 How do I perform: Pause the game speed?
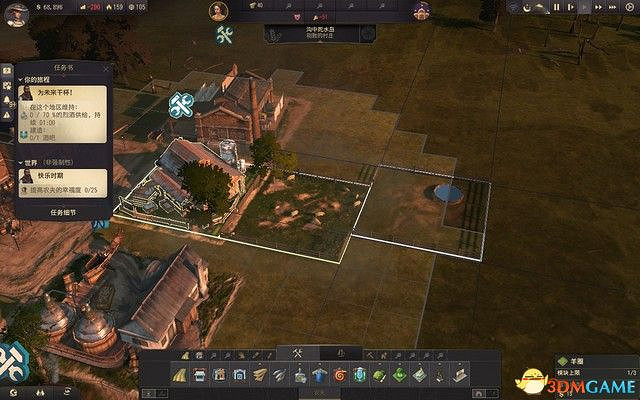[557, 7]
